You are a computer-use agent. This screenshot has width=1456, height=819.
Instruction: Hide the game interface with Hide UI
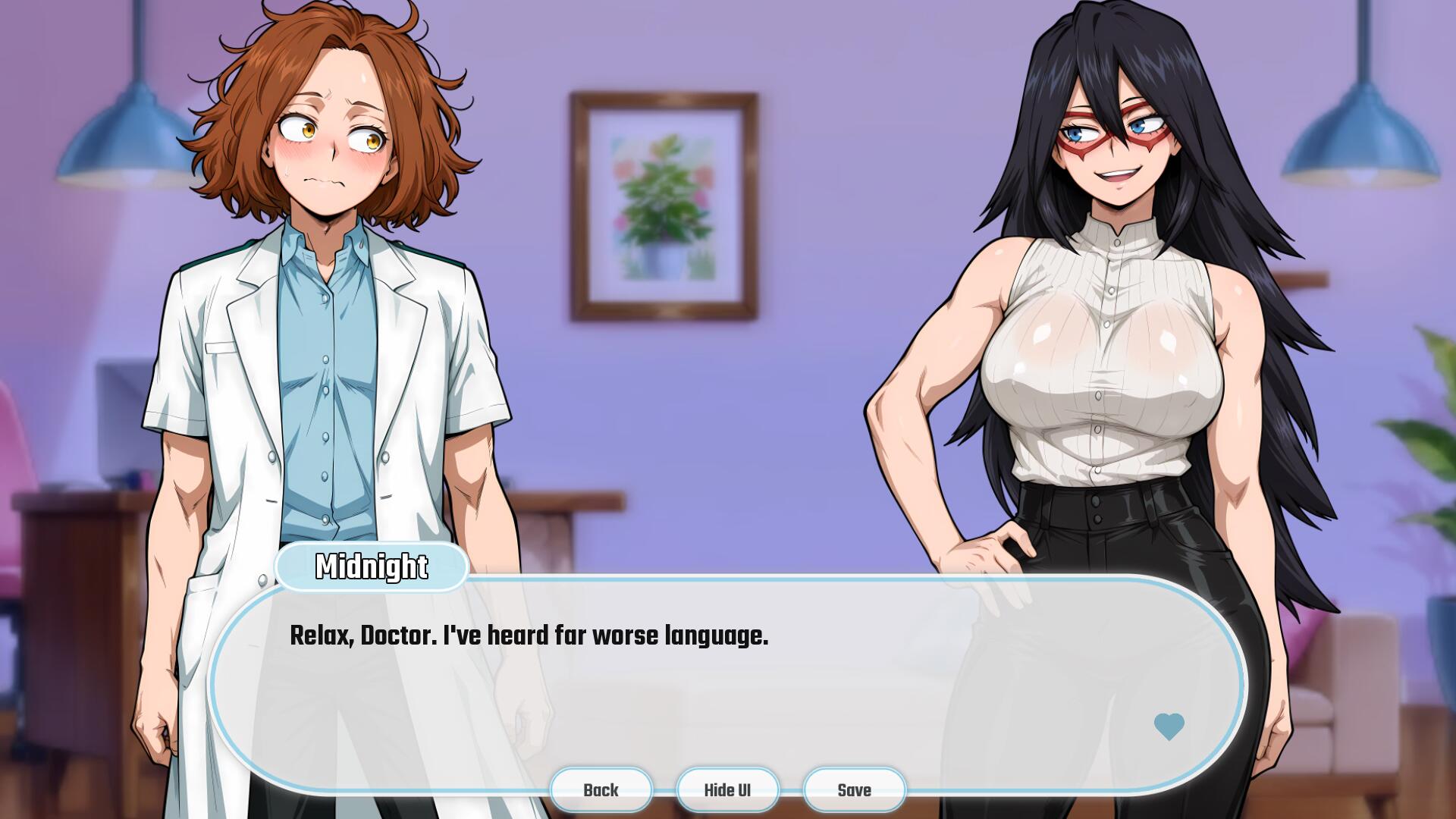point(727,789)
